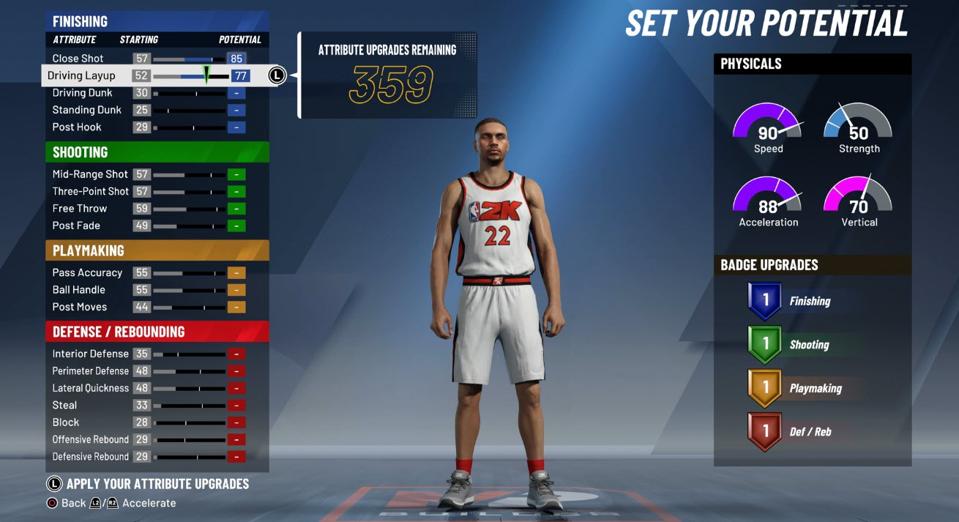Choose the Offensive Rebound attribute
The width and height of the screenshot is (959, 522).
[91, 439]
